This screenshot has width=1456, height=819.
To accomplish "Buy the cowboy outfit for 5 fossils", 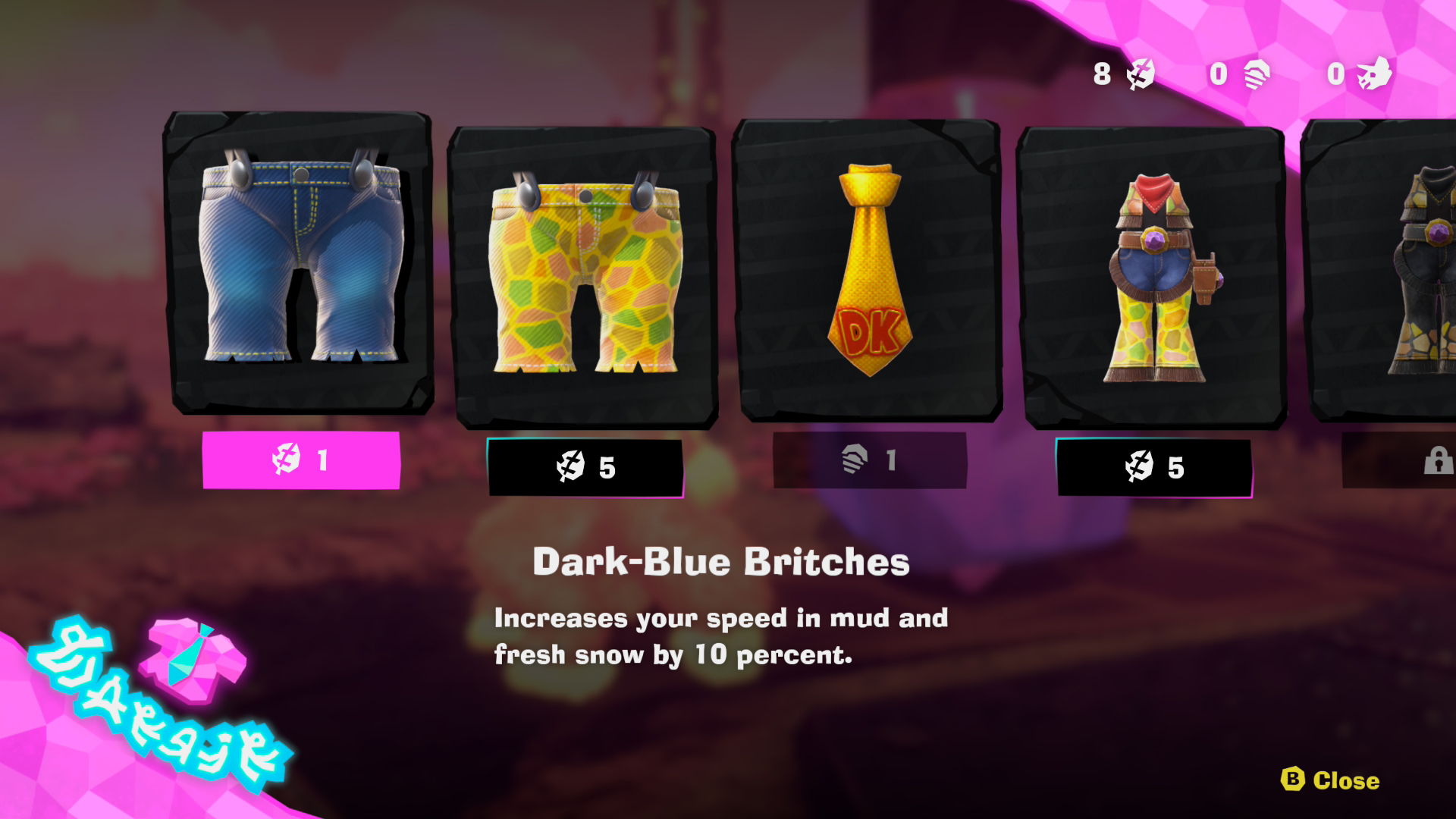I will tap(1153, 467).
